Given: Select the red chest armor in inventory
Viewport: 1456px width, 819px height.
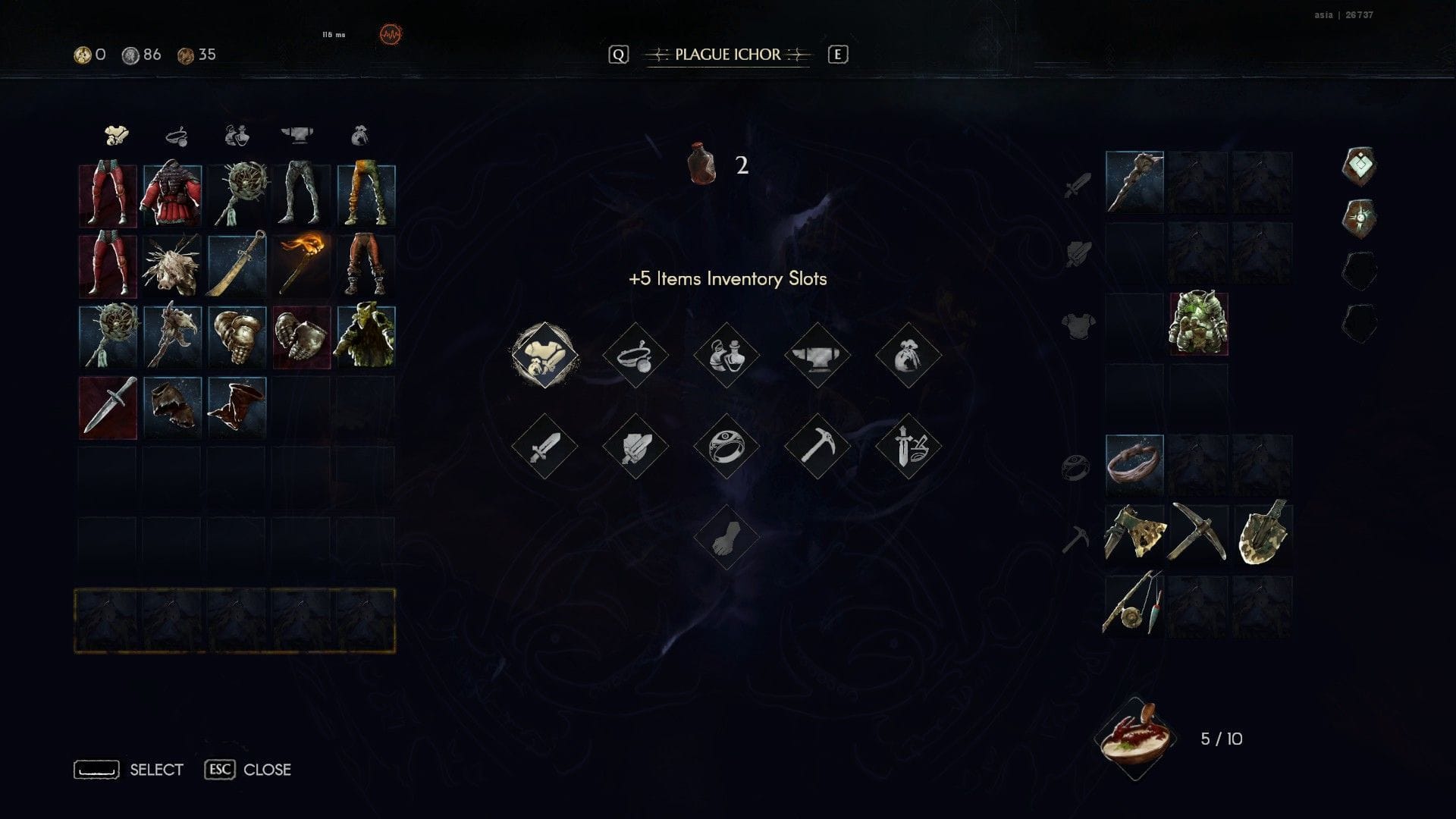Looking at the screenshot, I should [x=172, y=194].
